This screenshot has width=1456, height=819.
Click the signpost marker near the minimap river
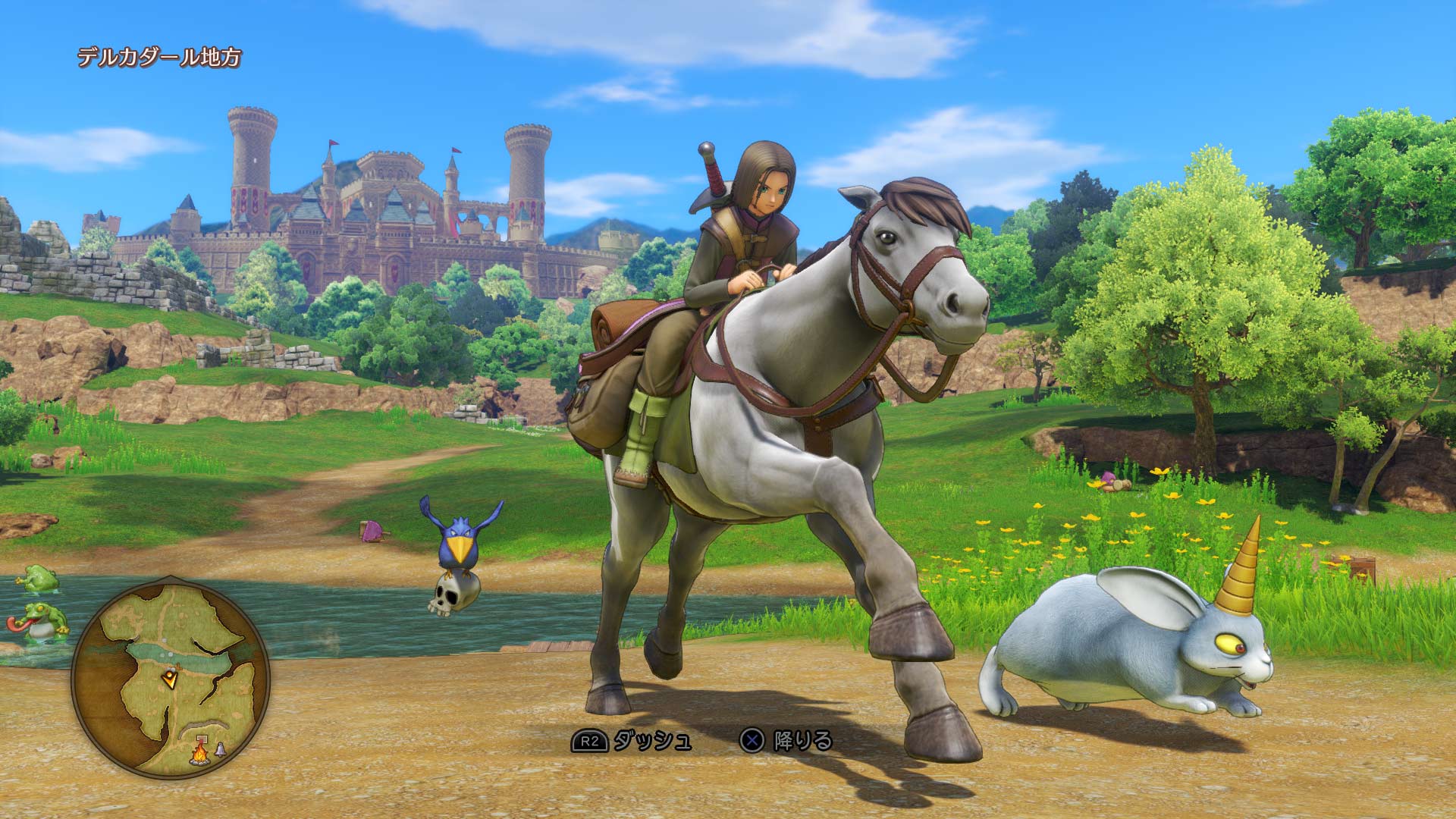coord(177,666)
